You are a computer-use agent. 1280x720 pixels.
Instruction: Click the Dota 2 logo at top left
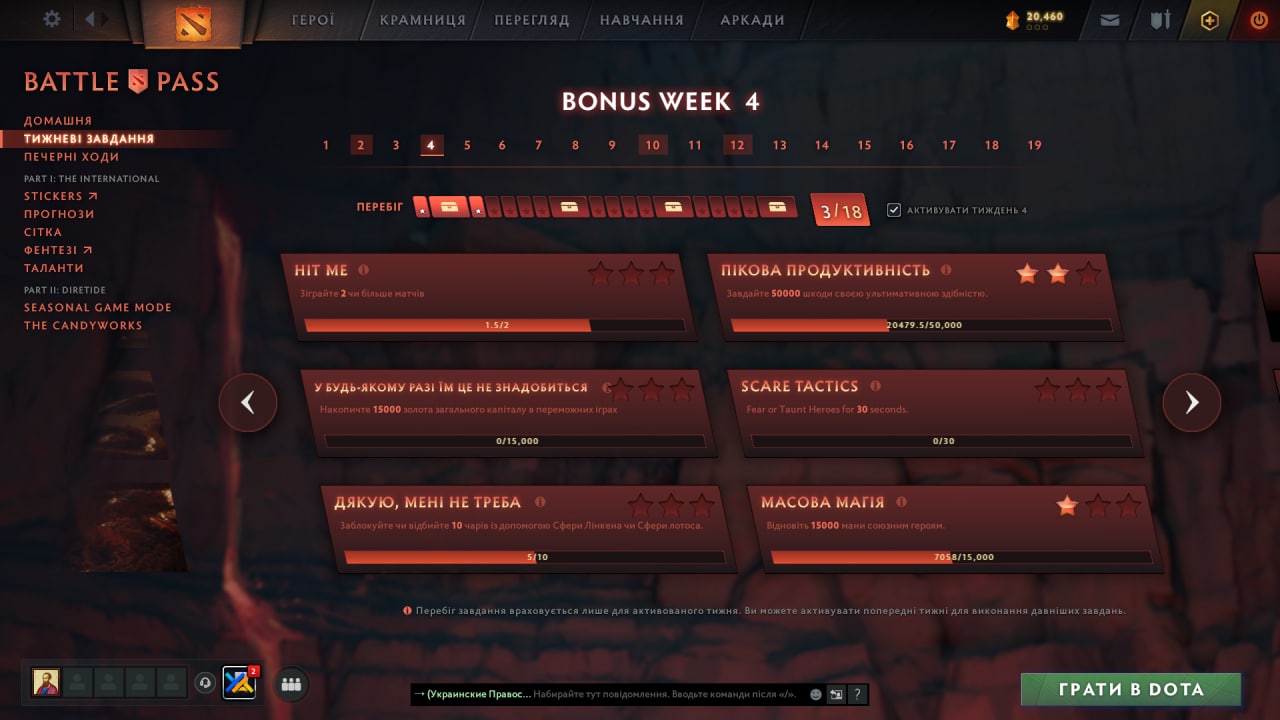[x=193, y=21]
